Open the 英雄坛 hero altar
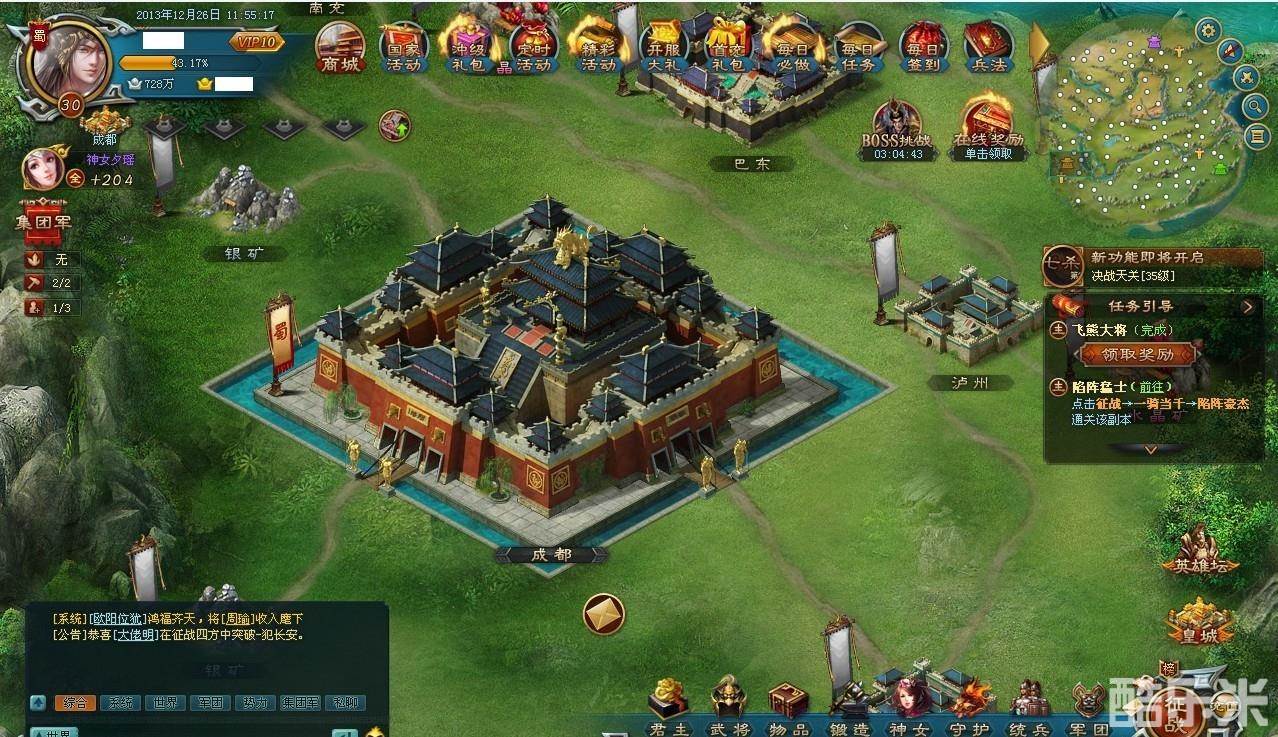 coord(1199,551)
